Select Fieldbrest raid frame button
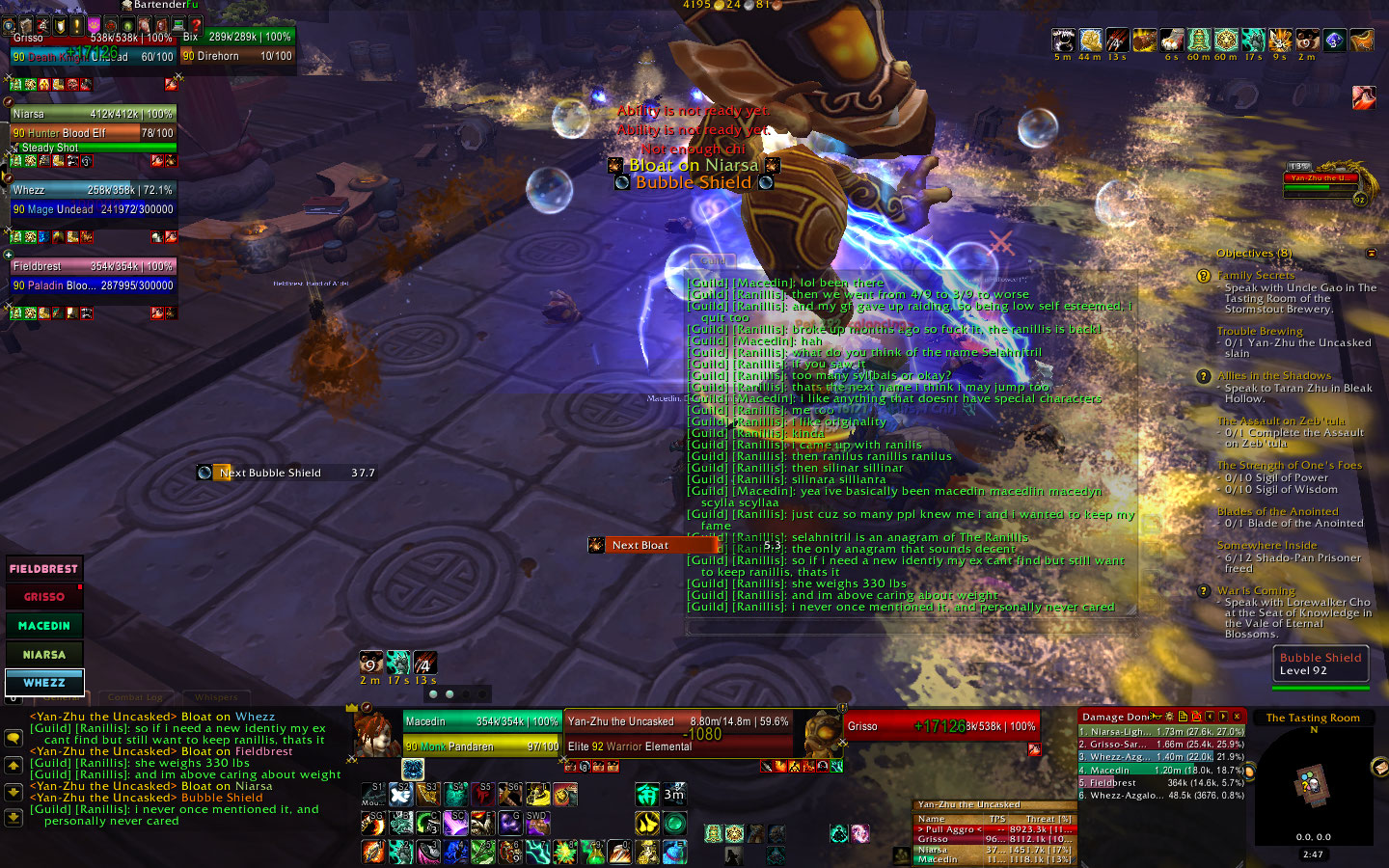The width and height of the screenshot is (1389, 868). pos(44,569)
